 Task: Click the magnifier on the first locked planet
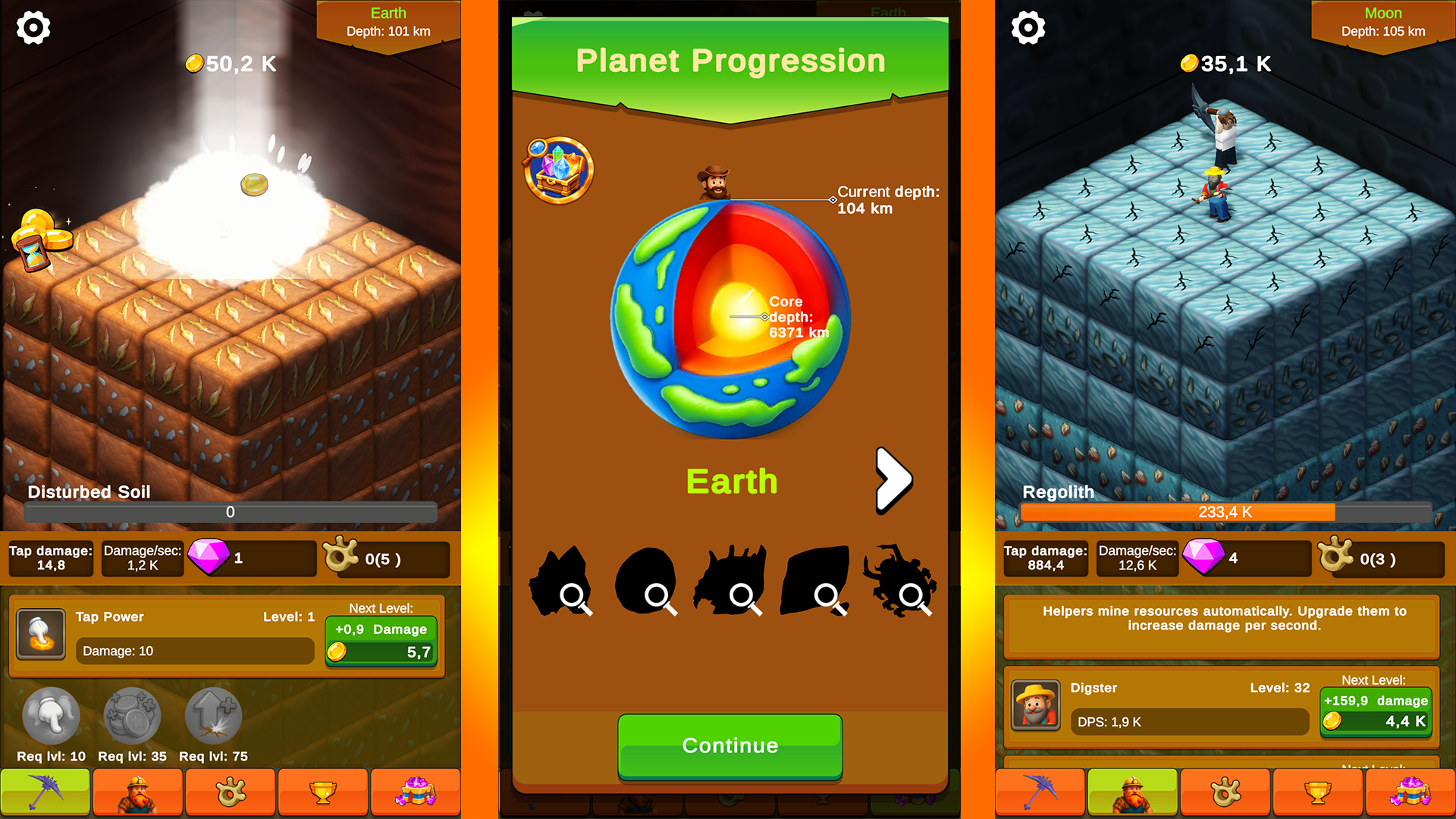(576, 595)
